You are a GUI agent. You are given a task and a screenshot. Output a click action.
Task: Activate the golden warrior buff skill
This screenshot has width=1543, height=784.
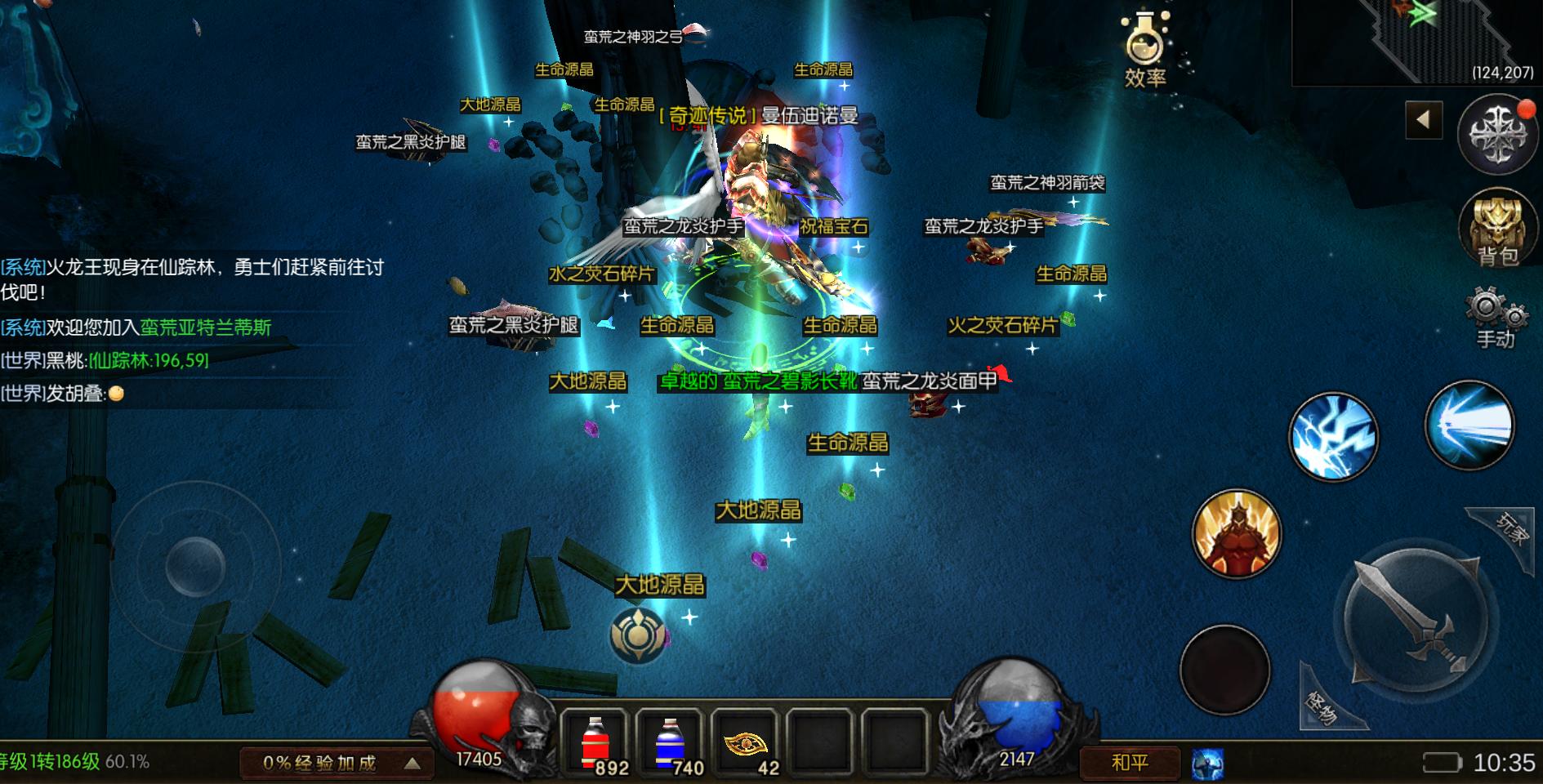[x=1236, y=533]
